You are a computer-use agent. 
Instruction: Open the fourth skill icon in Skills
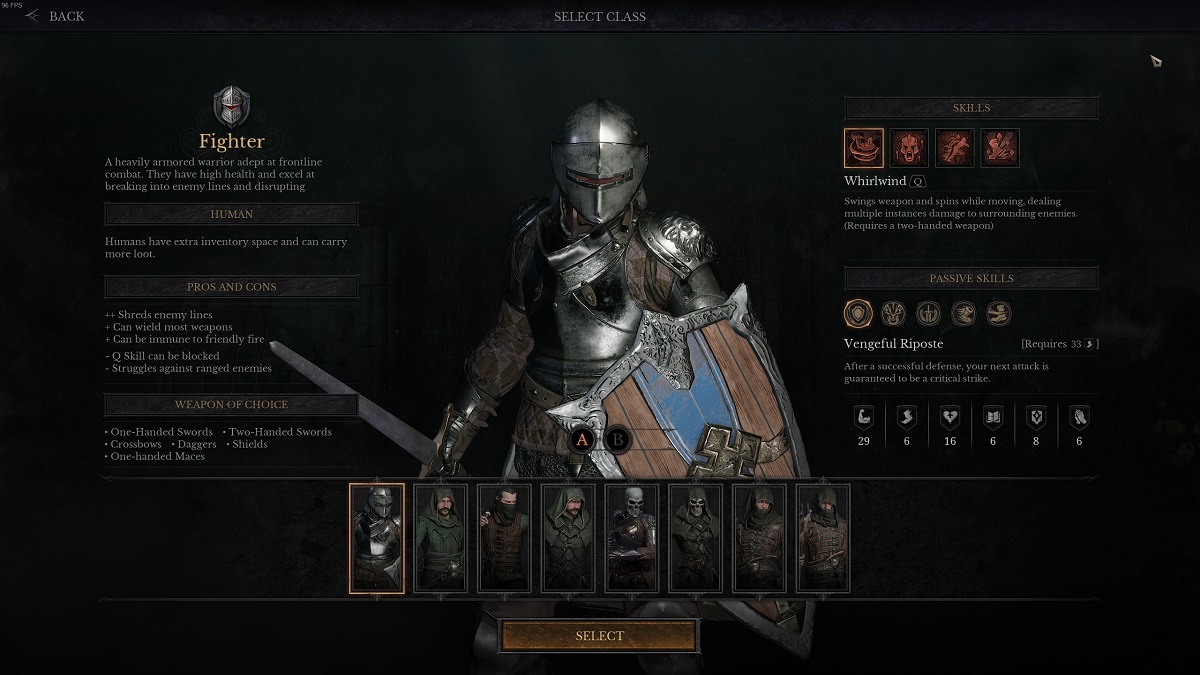coord(1000,148)
